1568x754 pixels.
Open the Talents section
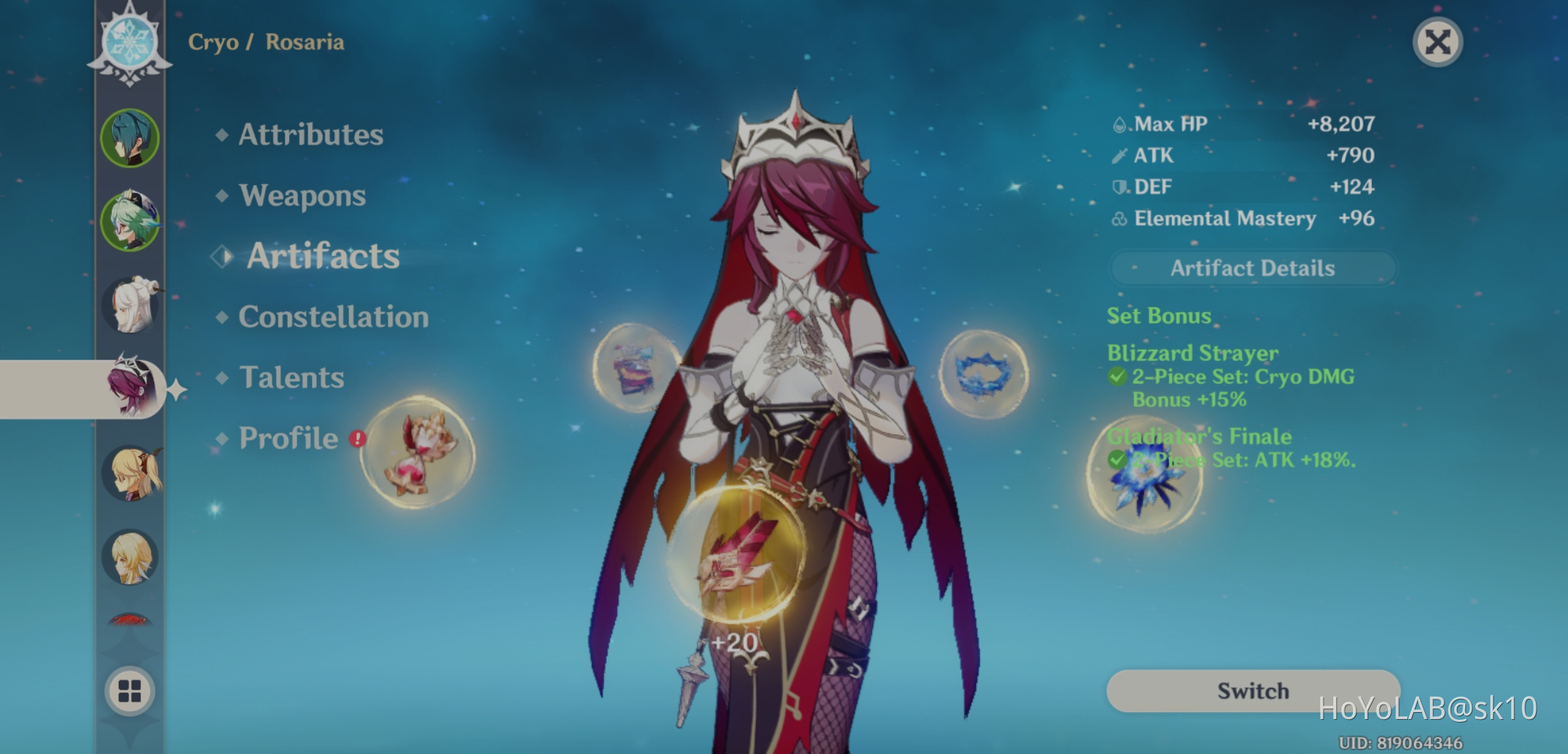292,378
